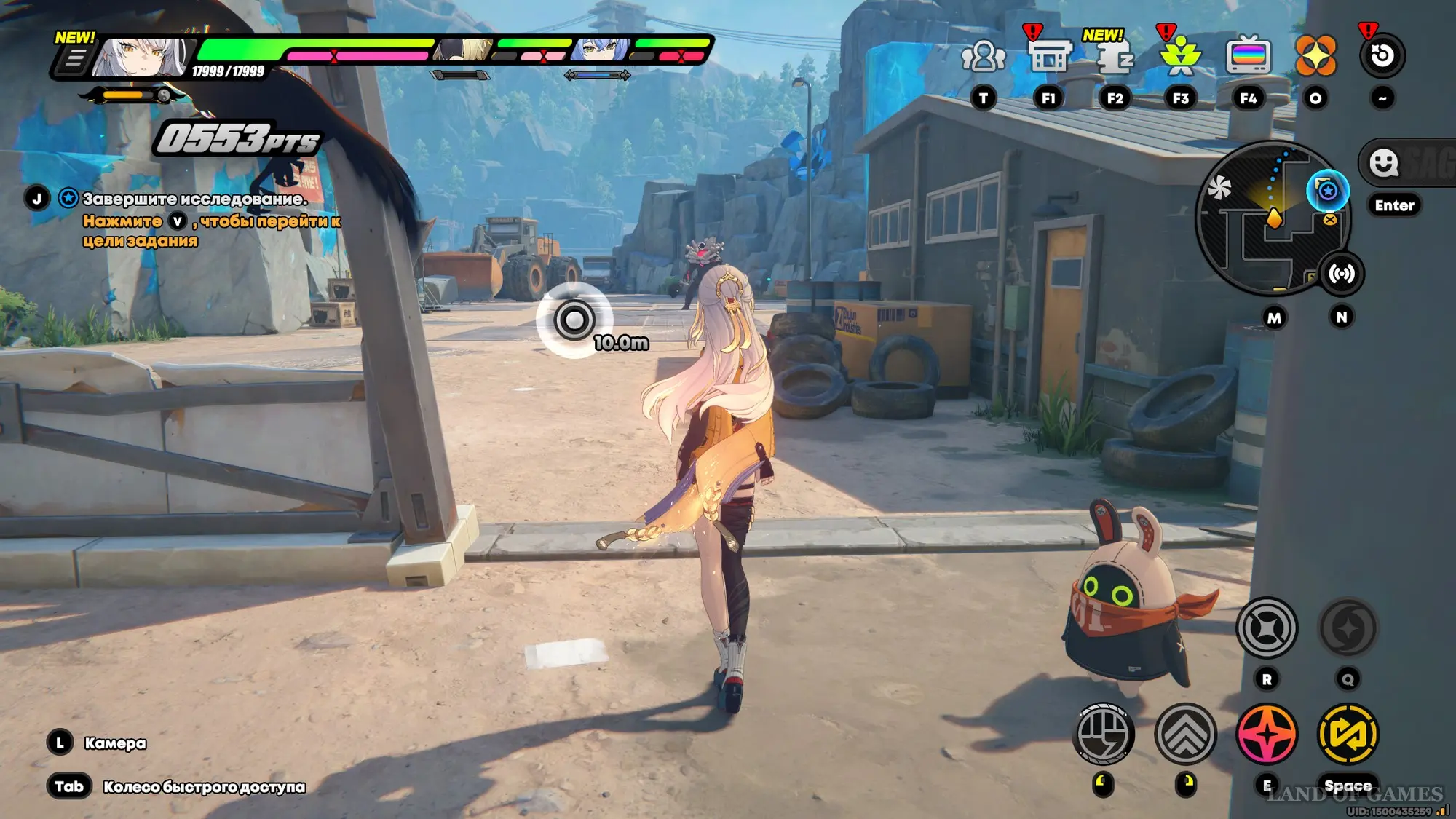Screen dimensions: 1456x819
Task: Select the white-haired leader character portrait
Action: (143, 57)
